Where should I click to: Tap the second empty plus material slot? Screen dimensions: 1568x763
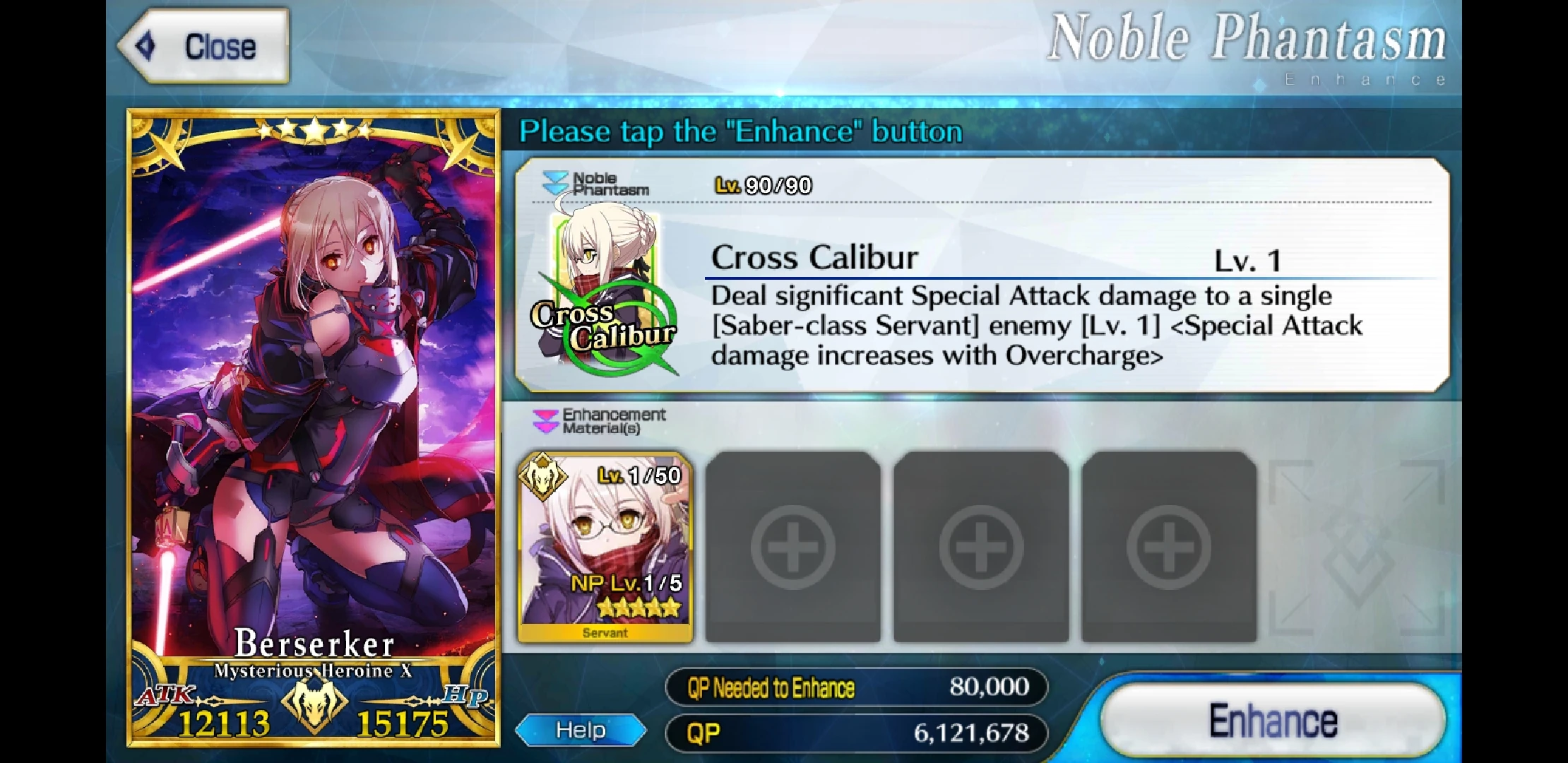click(980, 548)
